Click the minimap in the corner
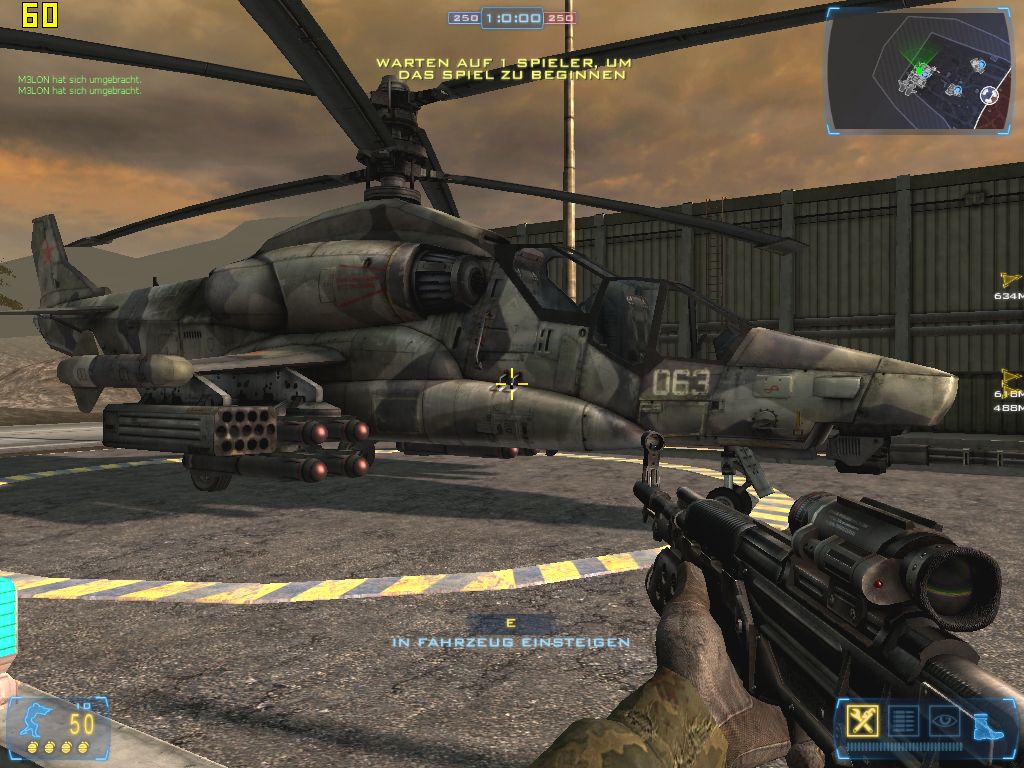This screenshot has height=768, width=1024. coord(920,70)
